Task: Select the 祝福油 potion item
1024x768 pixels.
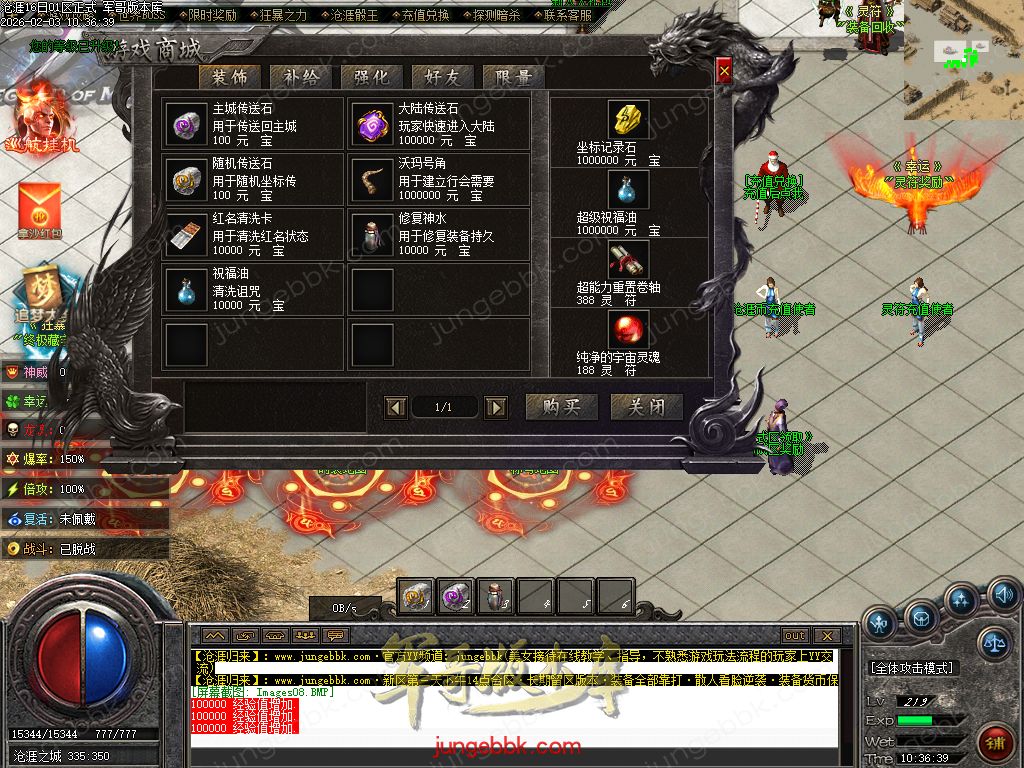Action: [x=186, y=290]
